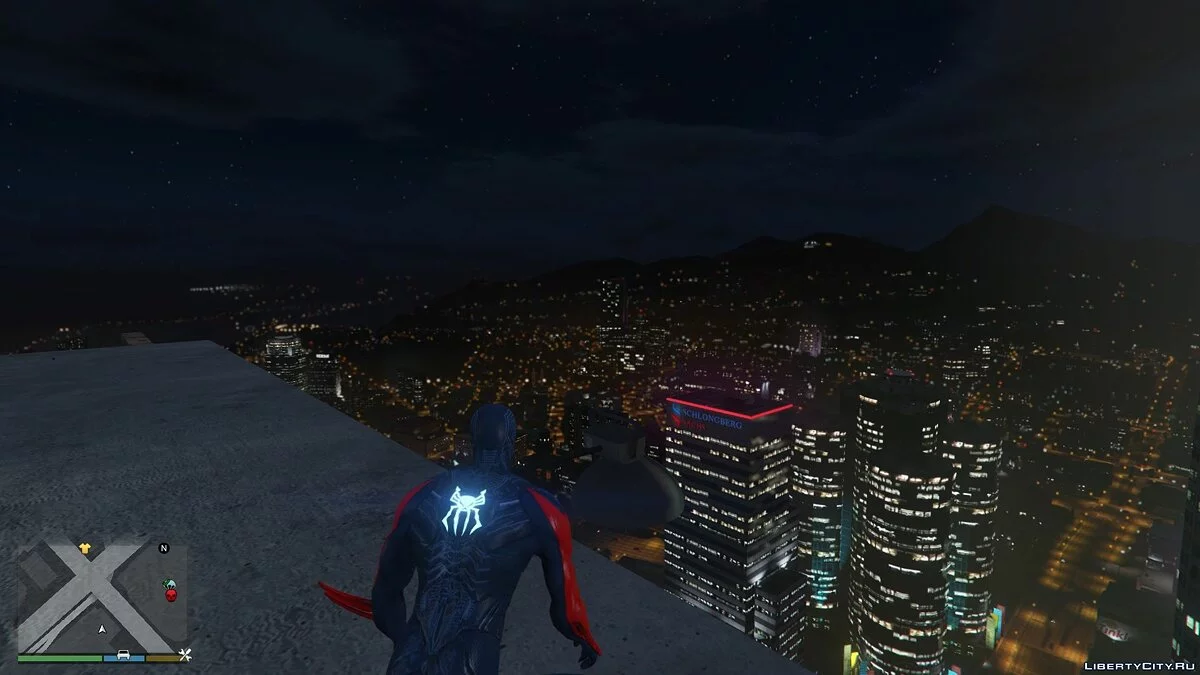Viewport: 1200px width, 675px height.
Task: Open the LibertyCity.Ru watermark link
Action: (x=1135, y=663)
